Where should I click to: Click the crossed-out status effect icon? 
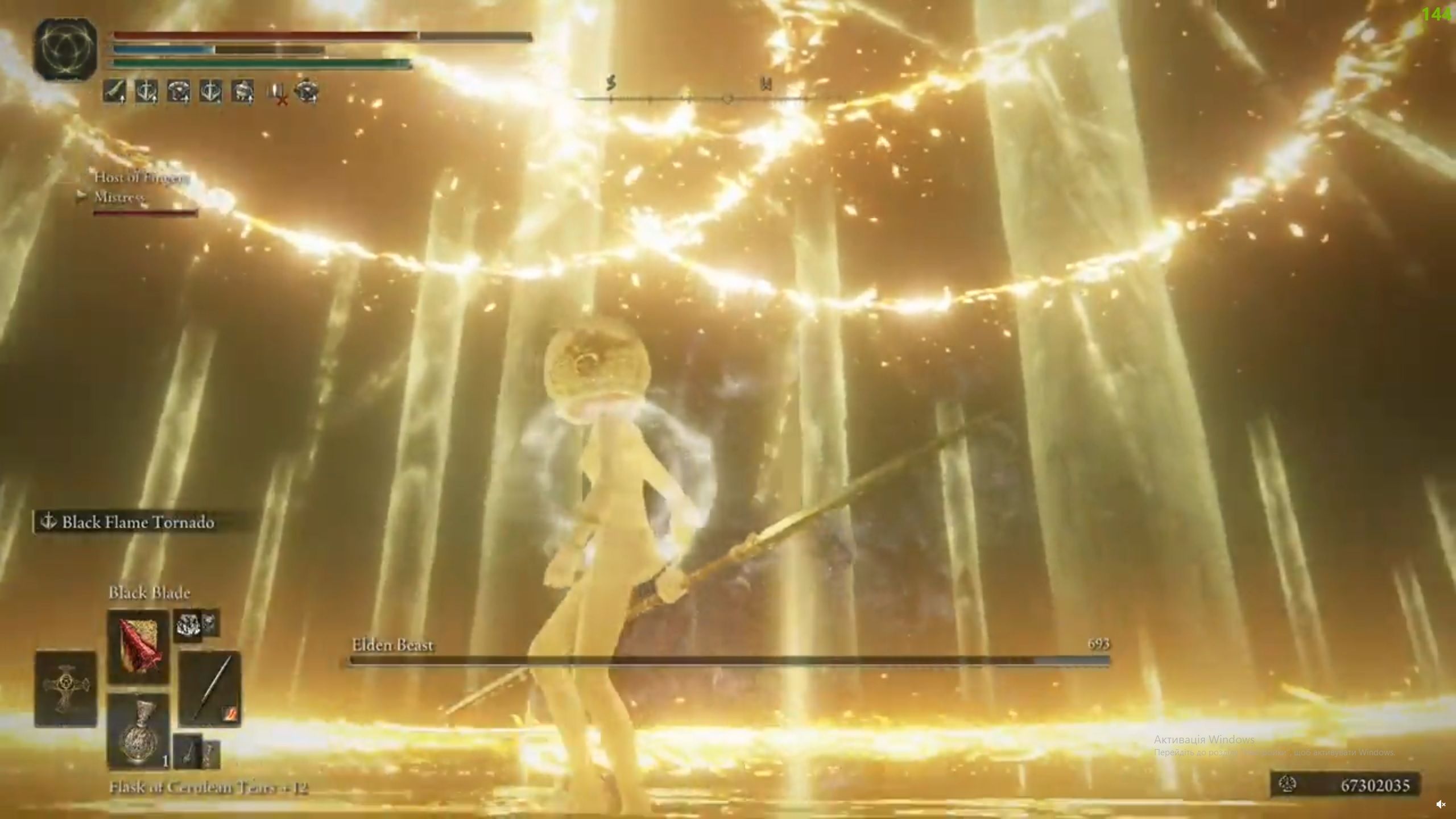point(278,93)
